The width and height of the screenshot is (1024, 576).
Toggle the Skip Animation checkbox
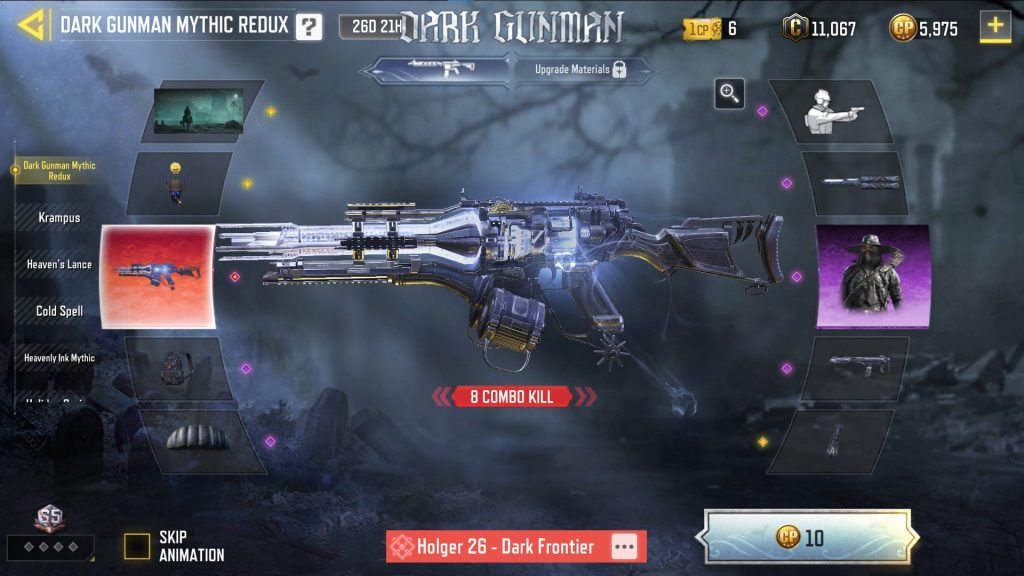click(x=137, y=546)
